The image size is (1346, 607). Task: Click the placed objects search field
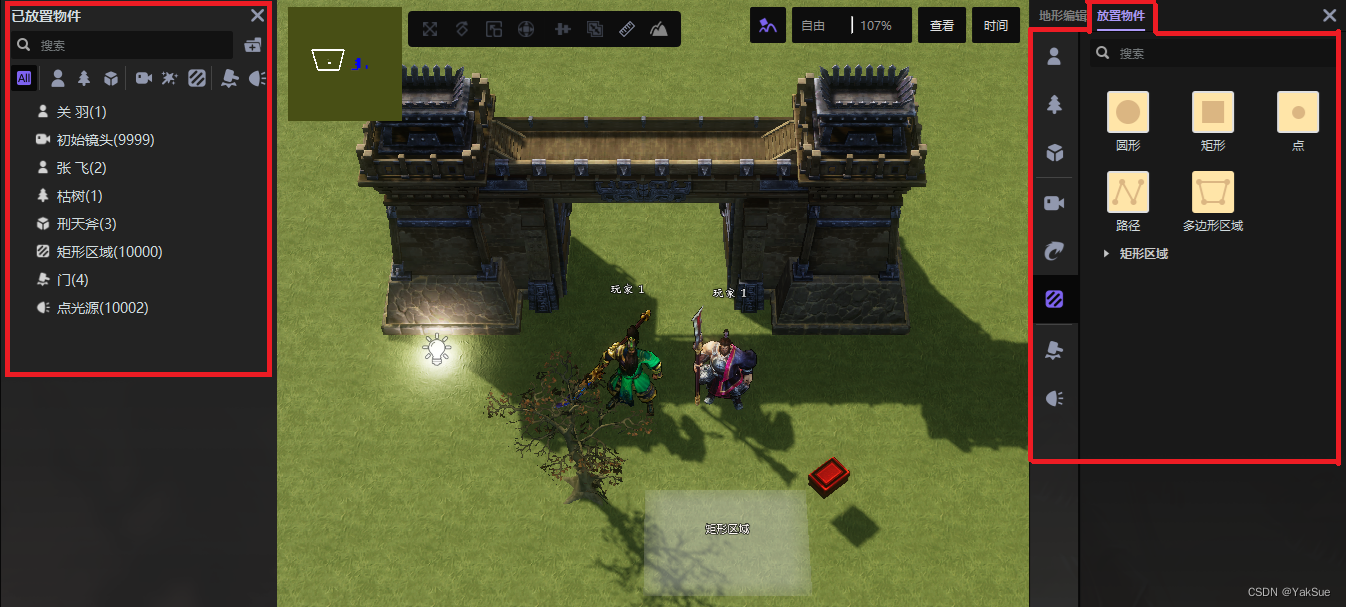pyautogui.click(x=130, y=45)
